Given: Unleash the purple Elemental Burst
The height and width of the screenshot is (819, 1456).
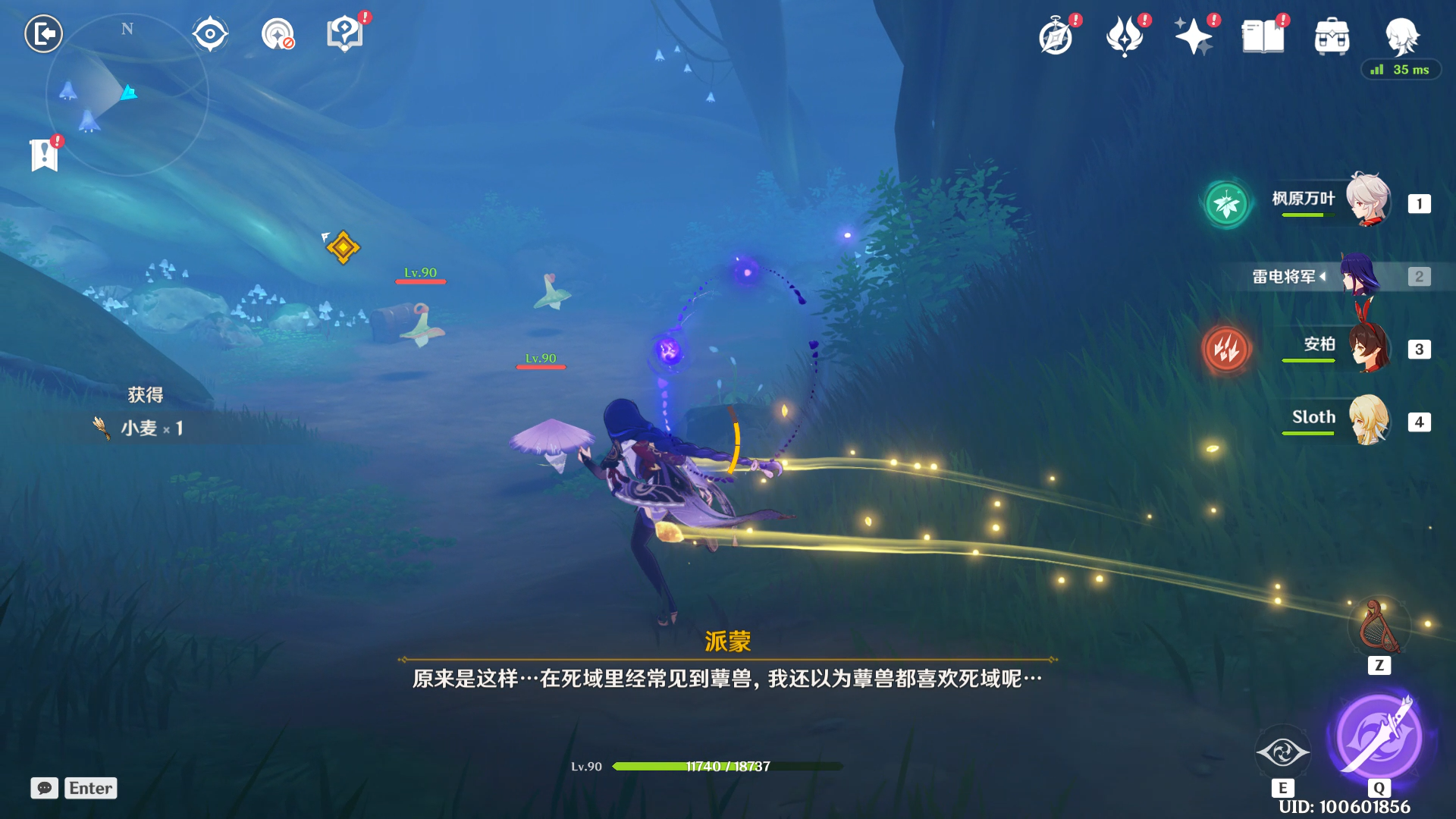Looking at the screenshot, I should [x=1378, y=736].
